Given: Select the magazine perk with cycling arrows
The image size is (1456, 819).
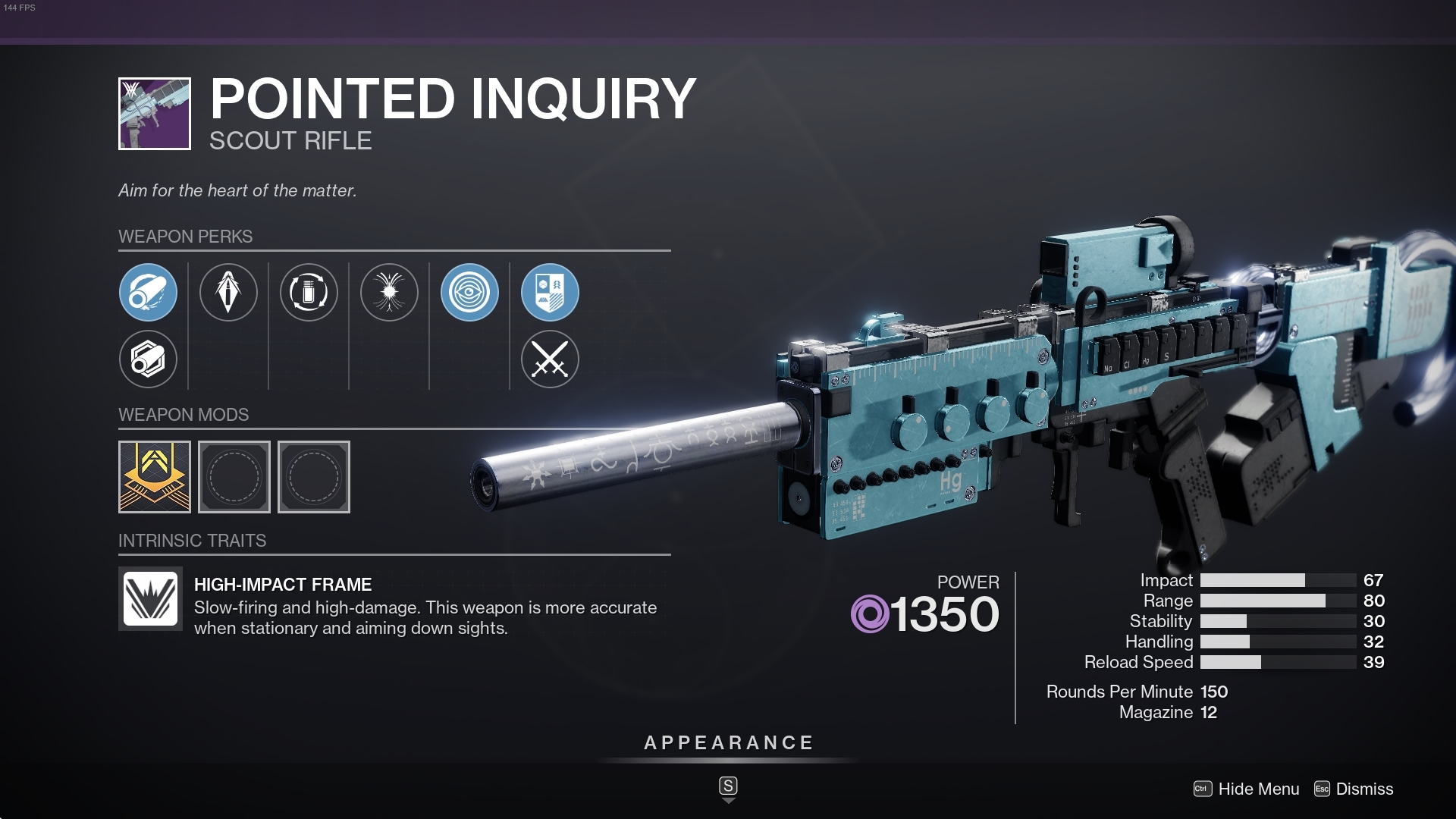Looking at the screenshot, I should (x=309, y=292).
